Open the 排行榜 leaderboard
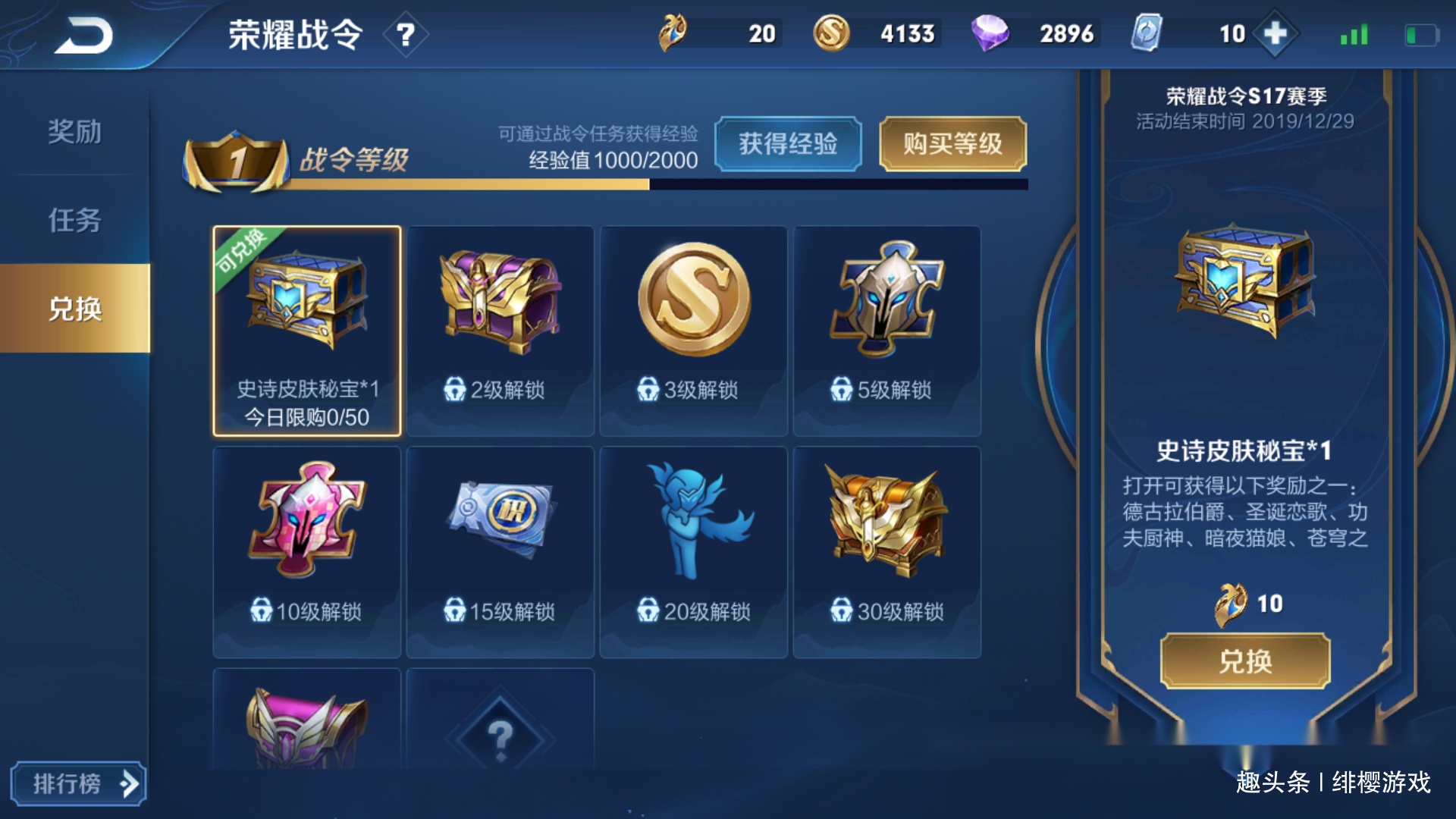The height and width of the screenshot is (819, 1456). tap(80, 785)
